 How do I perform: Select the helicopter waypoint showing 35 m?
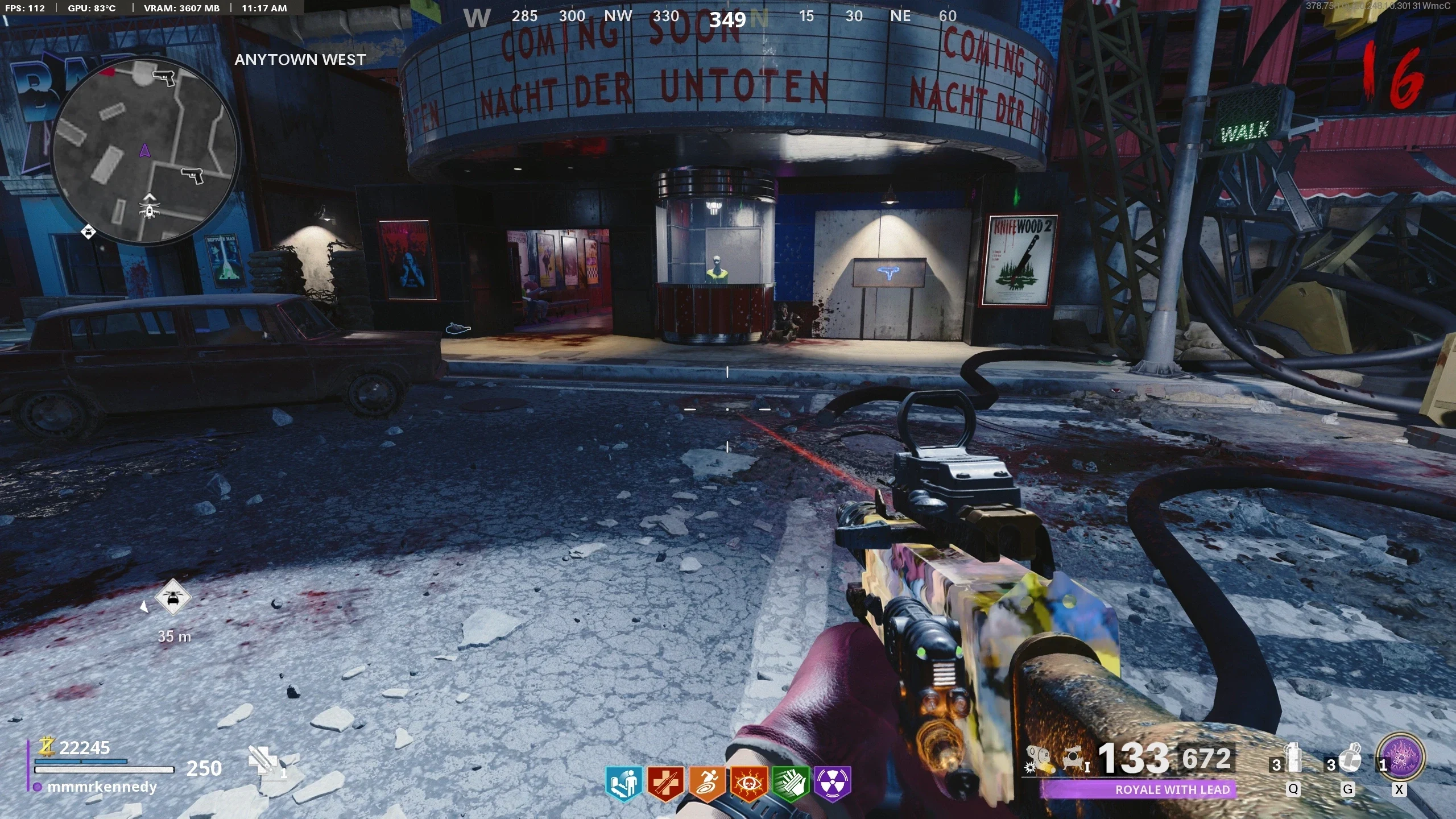(x=172, y=598)
